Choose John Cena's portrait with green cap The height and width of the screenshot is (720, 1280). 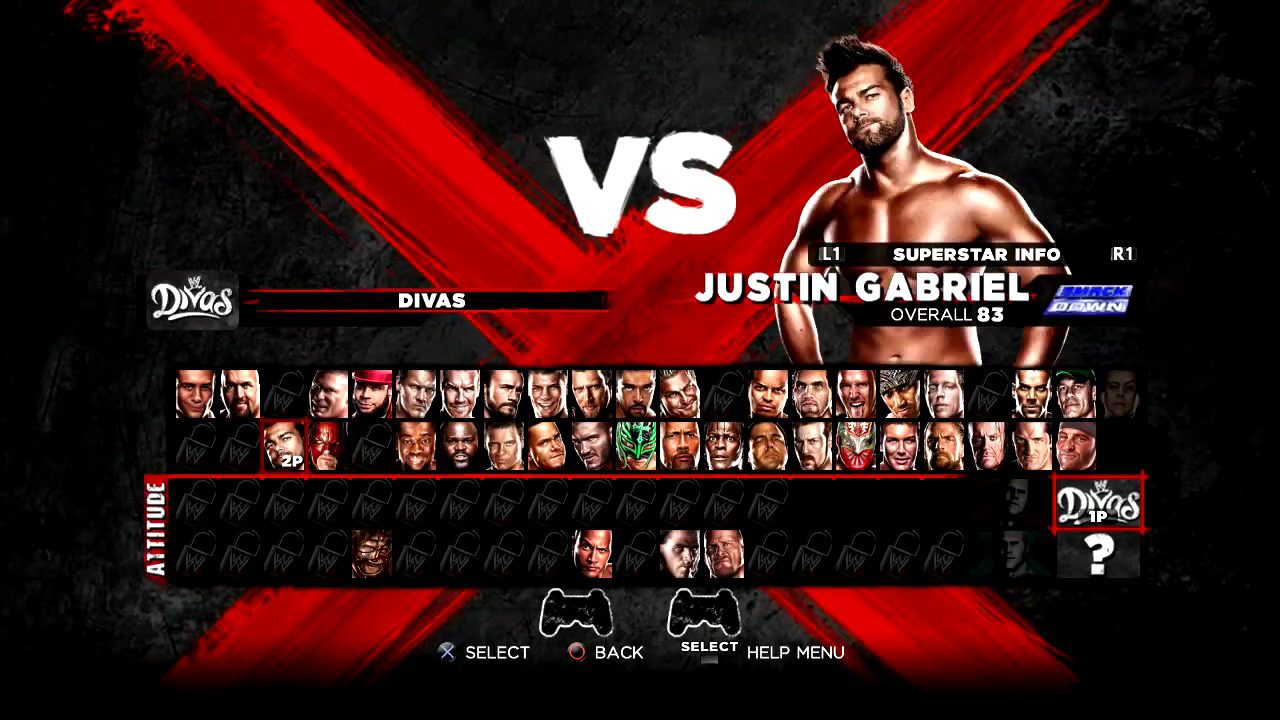1074,393
